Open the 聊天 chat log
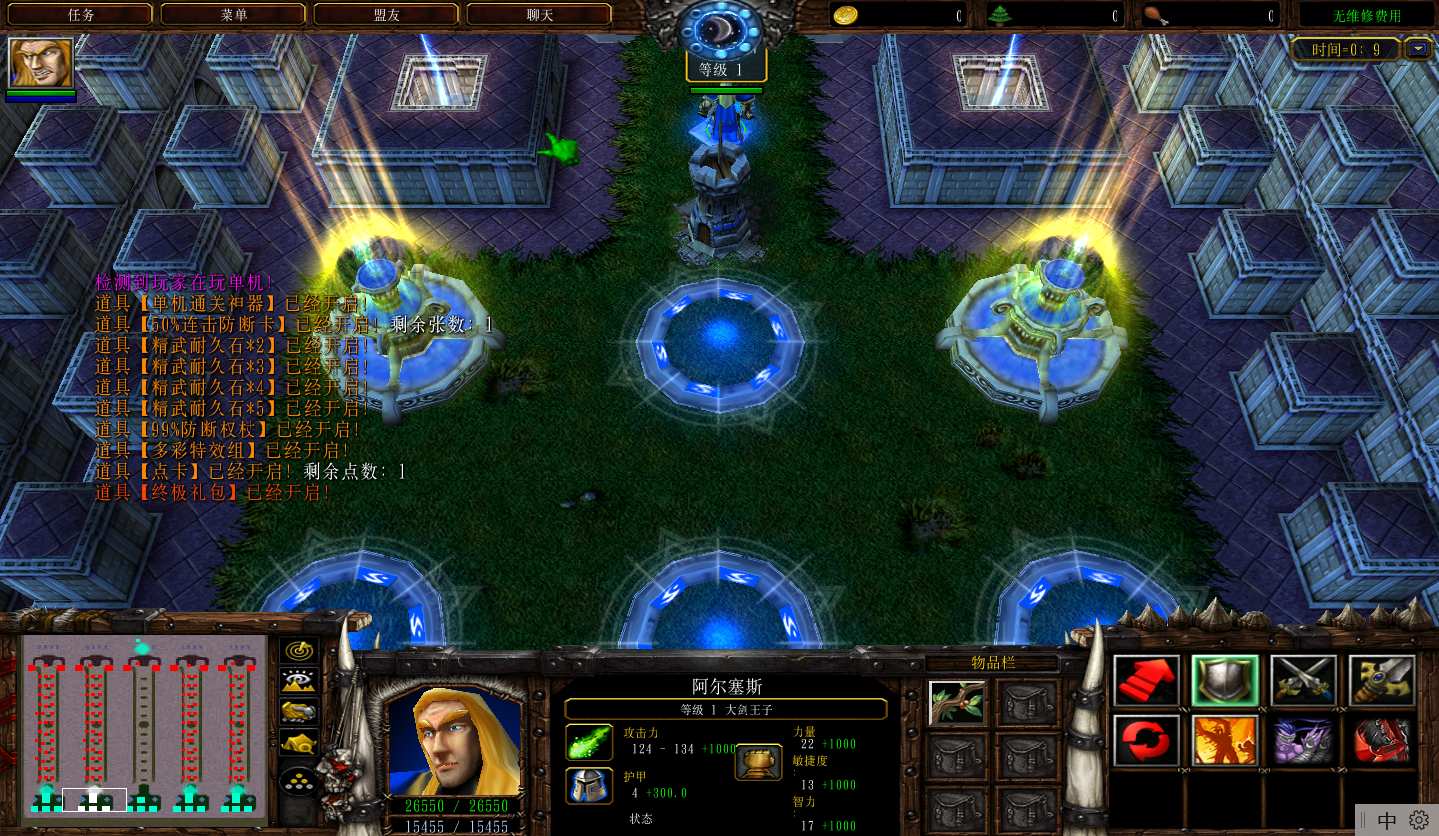Viewport: 1439px width, 836px height. tap(539, 15)
